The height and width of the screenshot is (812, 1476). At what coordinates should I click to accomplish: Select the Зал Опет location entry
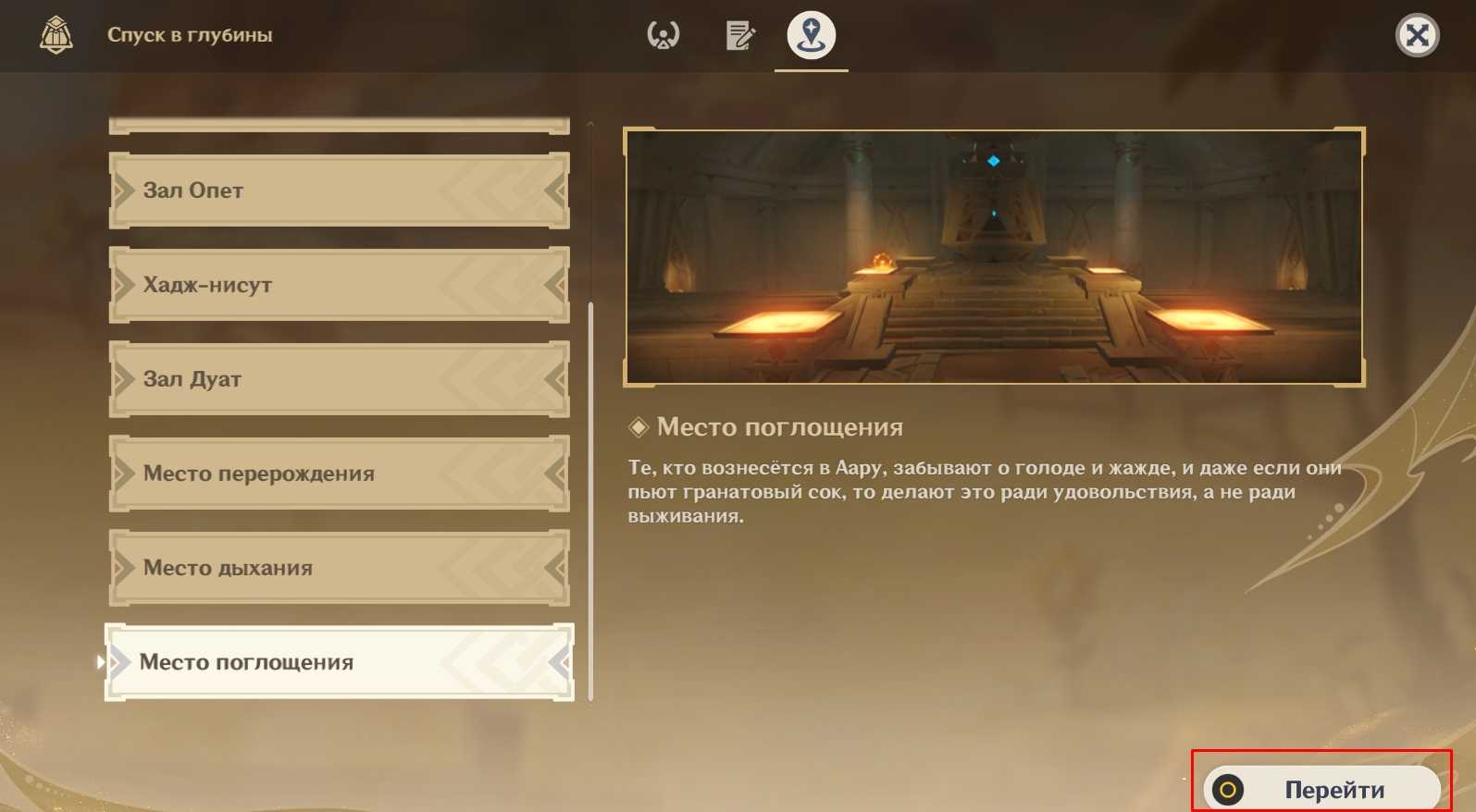(339, 191)
